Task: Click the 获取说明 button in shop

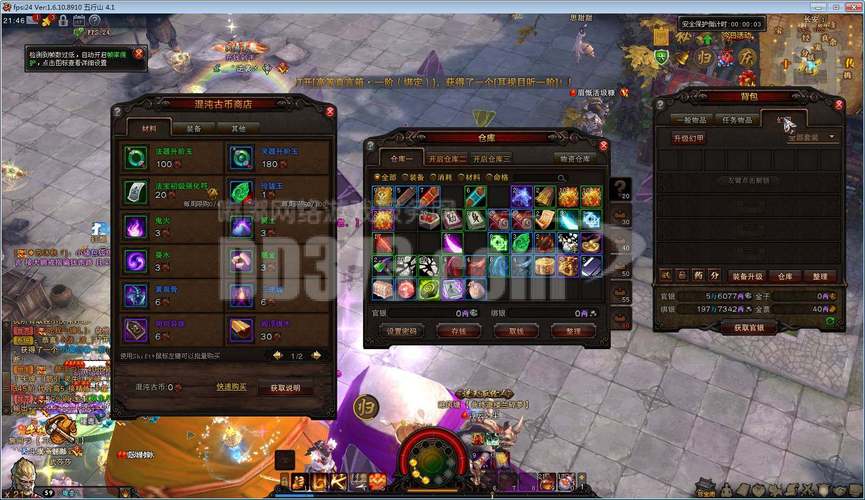Action: pyautogui.click(x=285, y=387)
